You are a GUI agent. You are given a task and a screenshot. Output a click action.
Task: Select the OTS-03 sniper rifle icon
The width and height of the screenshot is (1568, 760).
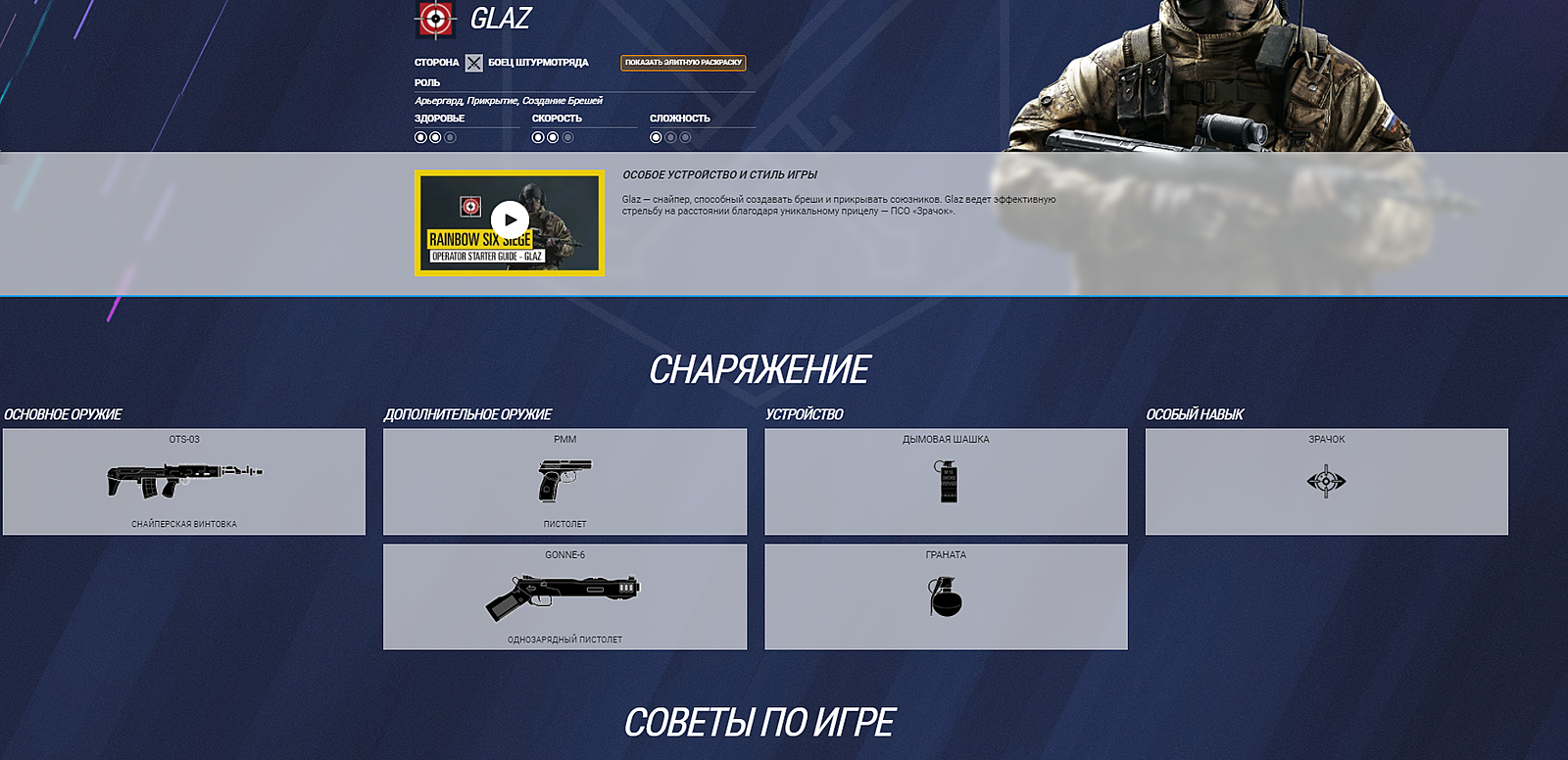tap(186, 477)
